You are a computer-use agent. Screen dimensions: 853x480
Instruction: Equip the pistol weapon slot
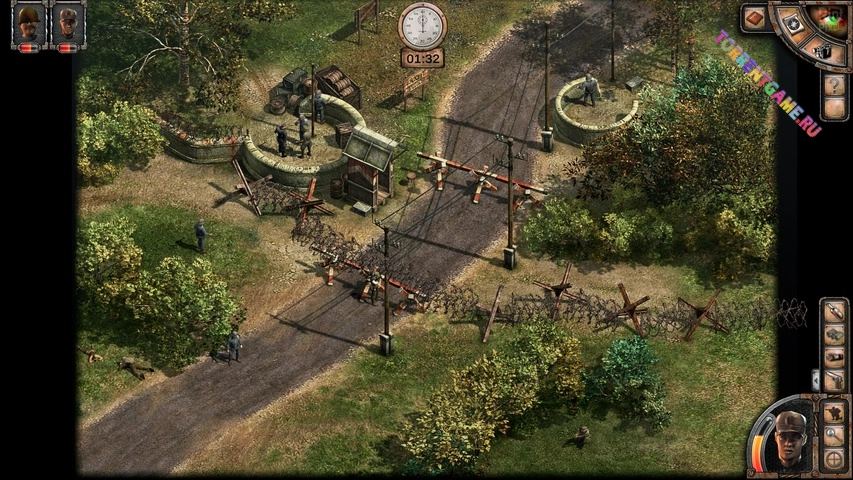pyautogui.click(x=834, y=380)
